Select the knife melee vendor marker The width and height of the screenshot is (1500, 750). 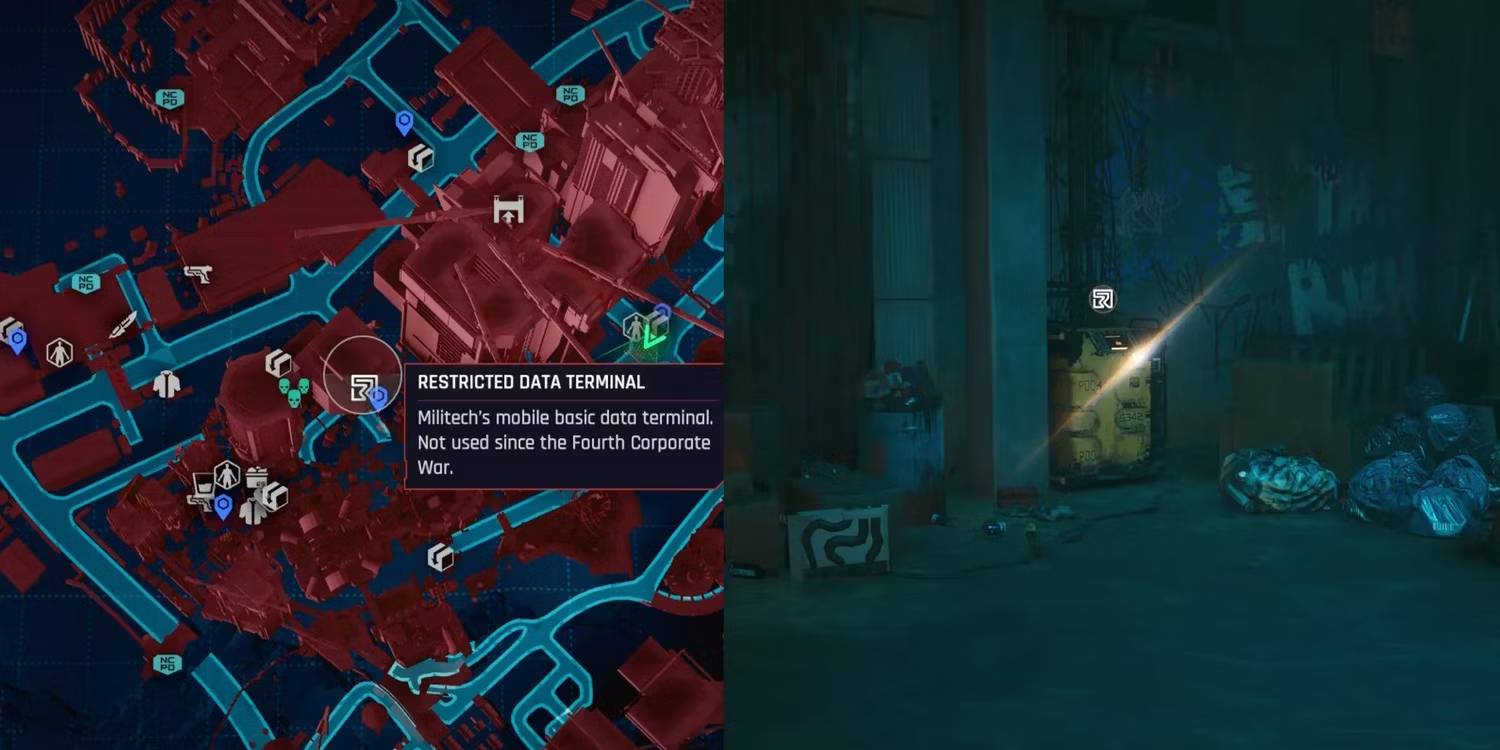coord(124,325)
